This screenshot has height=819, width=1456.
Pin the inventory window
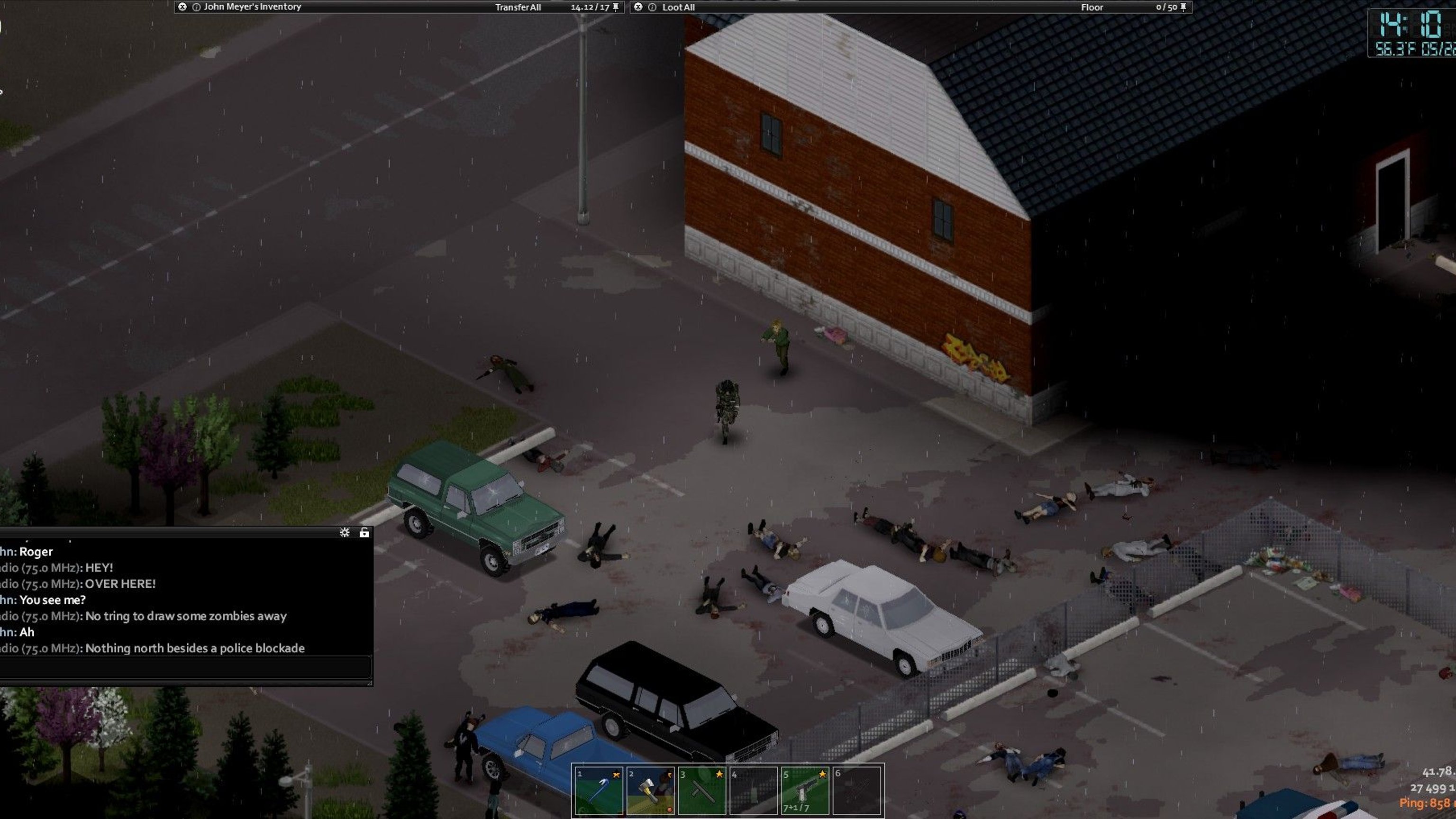616,7
